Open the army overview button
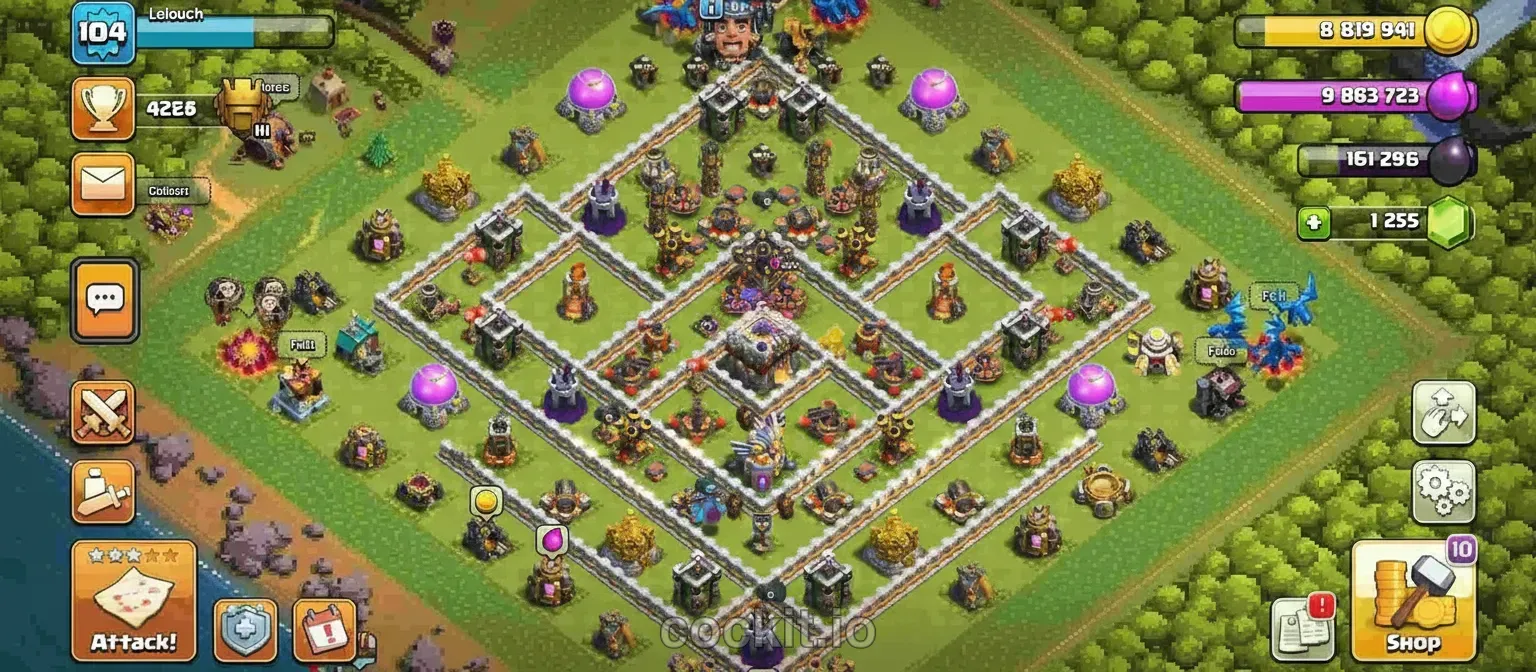The image size is (1536, 672). click(103, 492)
